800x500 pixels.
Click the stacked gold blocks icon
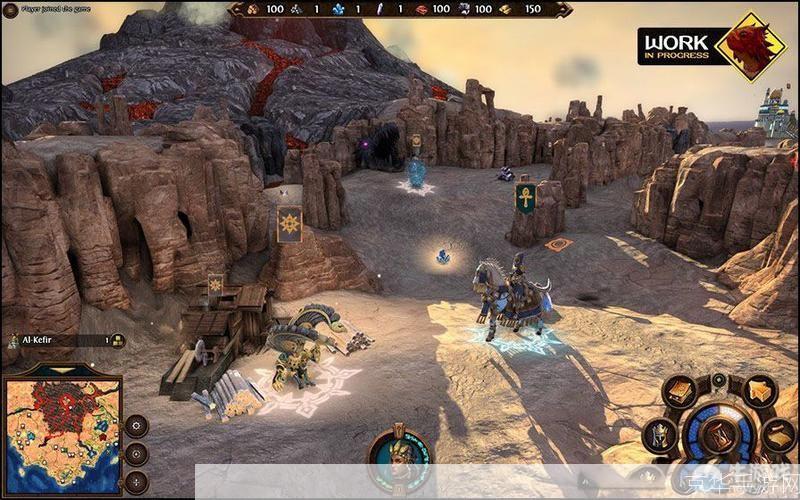762,391
